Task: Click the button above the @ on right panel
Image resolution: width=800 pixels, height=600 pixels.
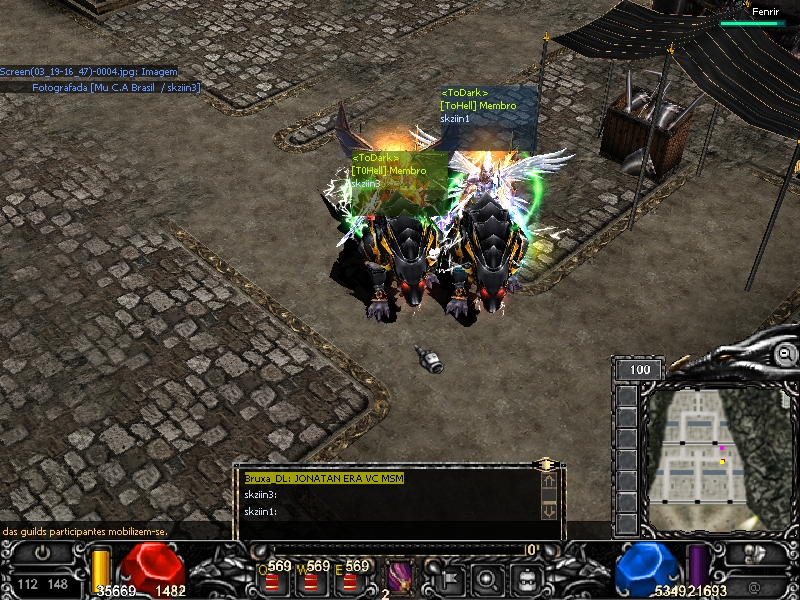Action: coord(753,553)
